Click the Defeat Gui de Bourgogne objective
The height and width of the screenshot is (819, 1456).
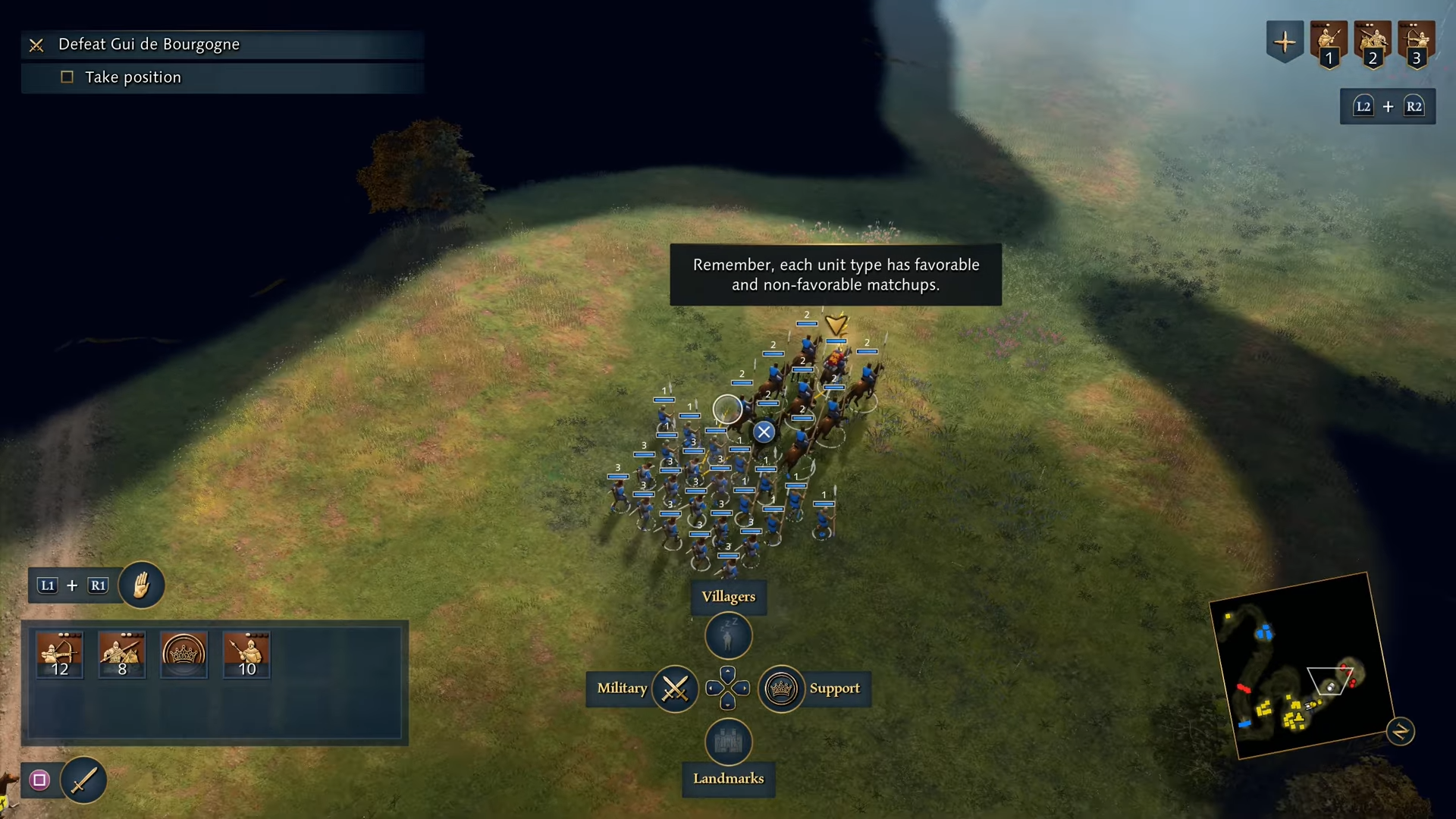149,45
